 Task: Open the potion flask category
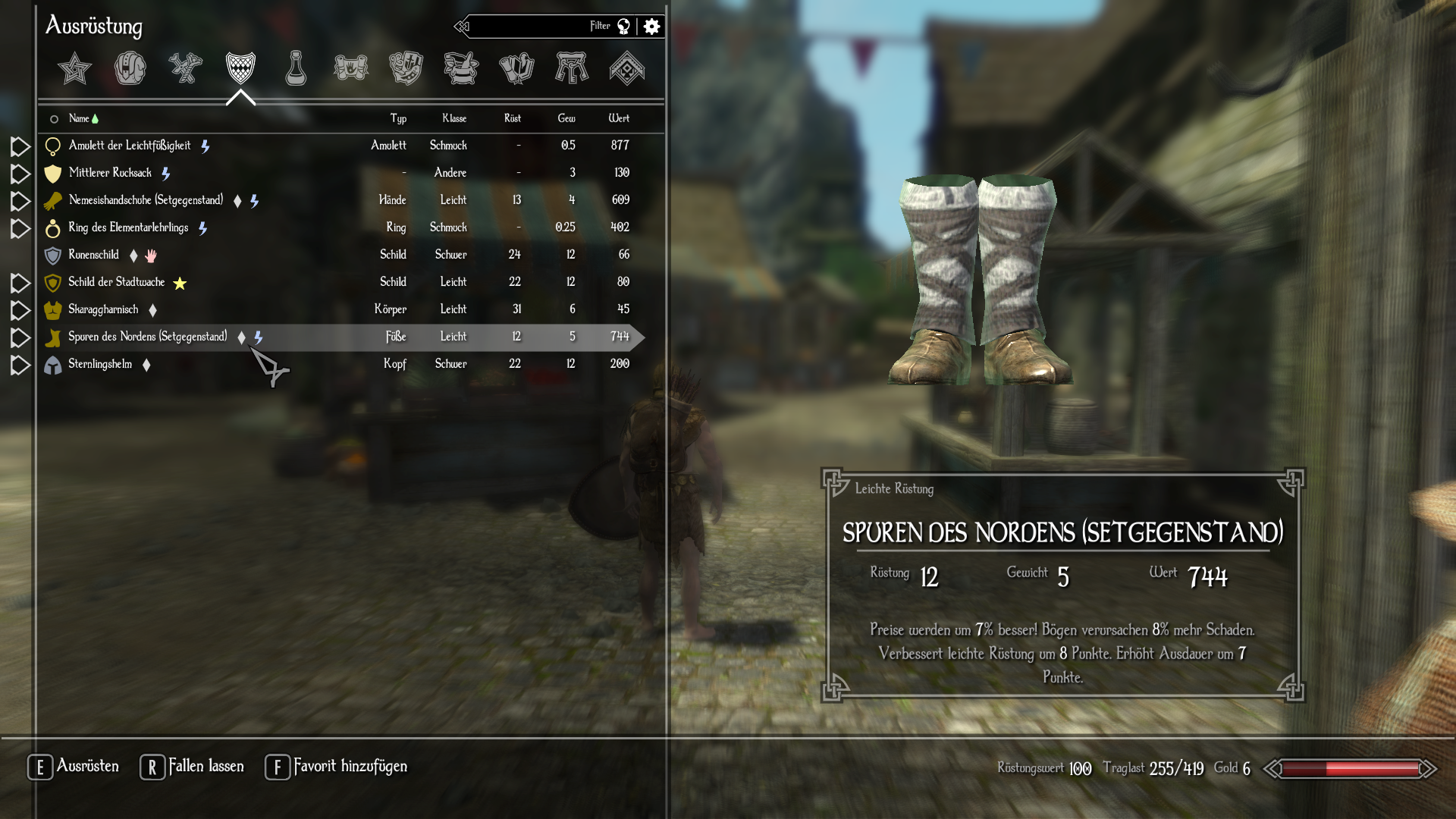coord(296,68)
